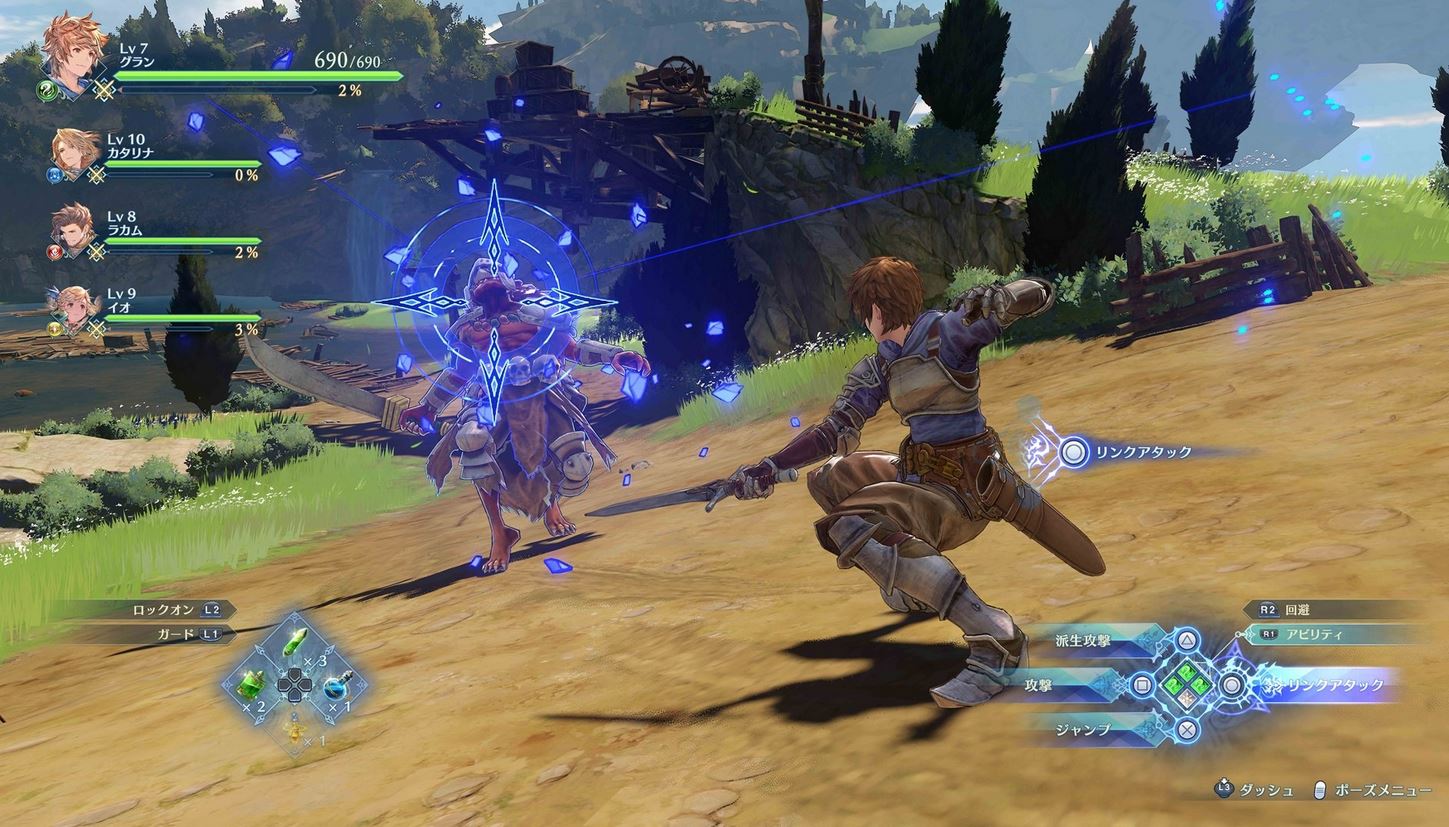Use the blue round potion

point(334,687)
